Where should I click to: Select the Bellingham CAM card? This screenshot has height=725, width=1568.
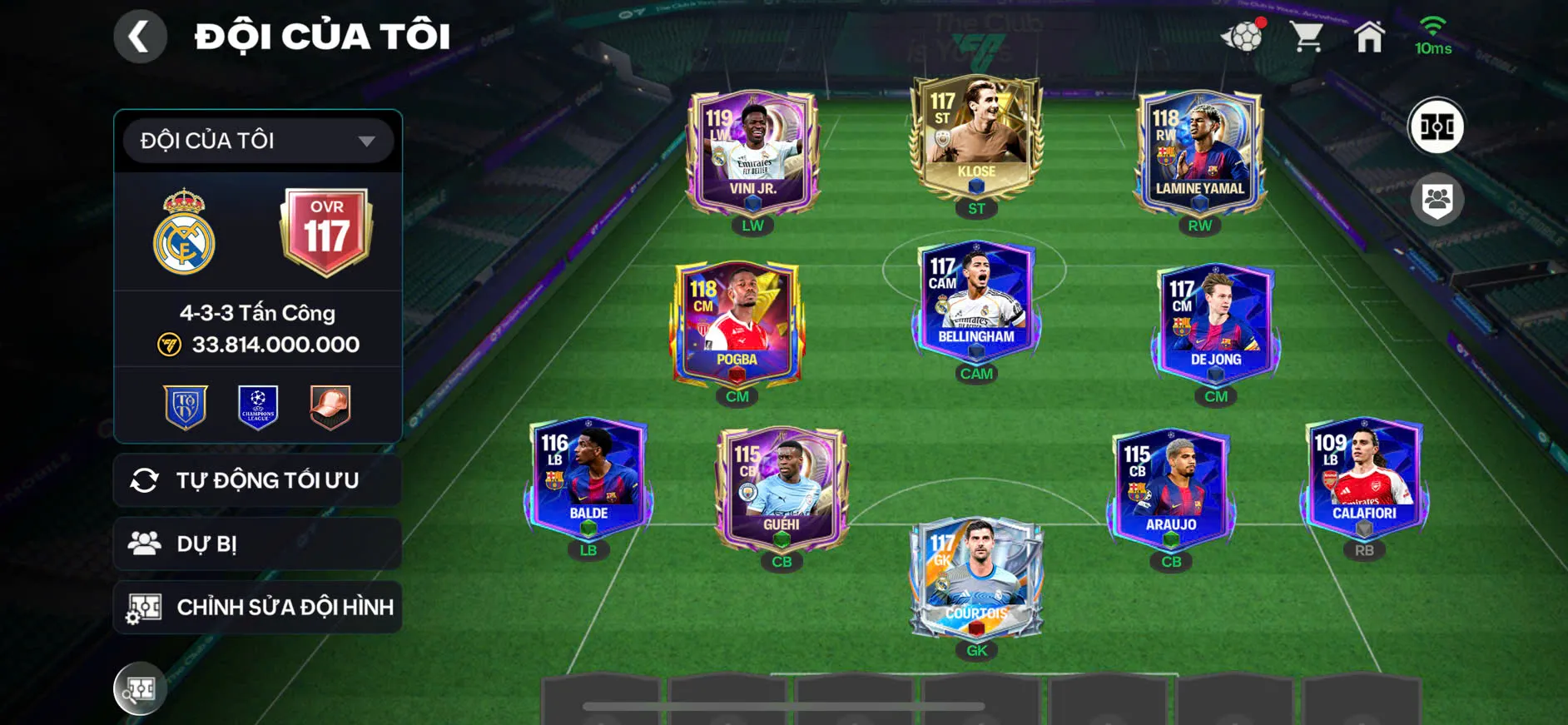click(x=976, y=301)
